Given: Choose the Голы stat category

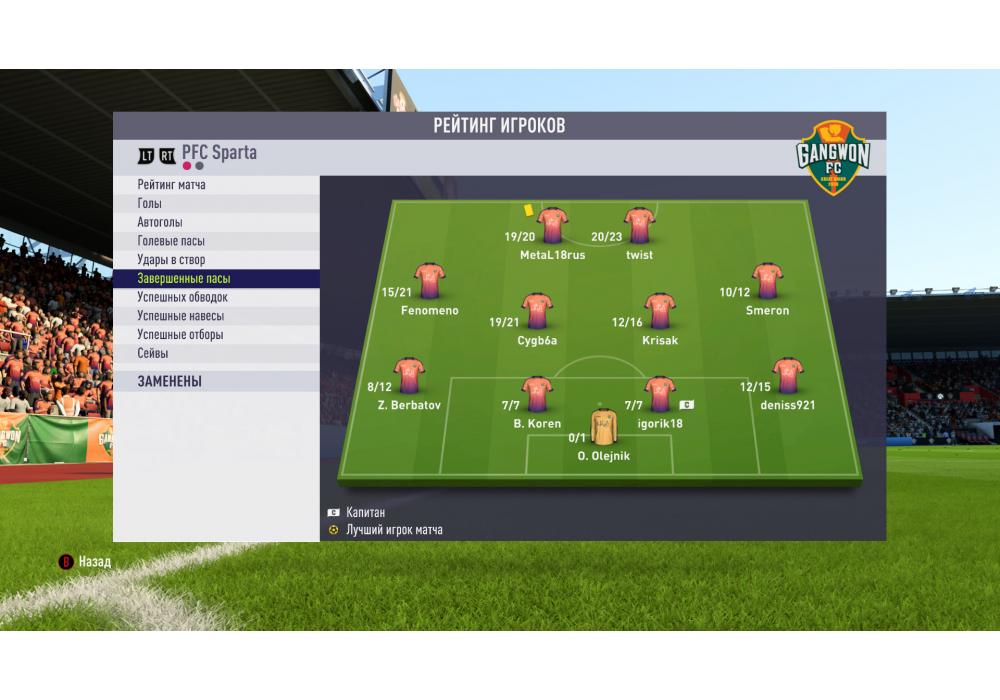Looking at the screenshot, I should click(x=150, y=204).
